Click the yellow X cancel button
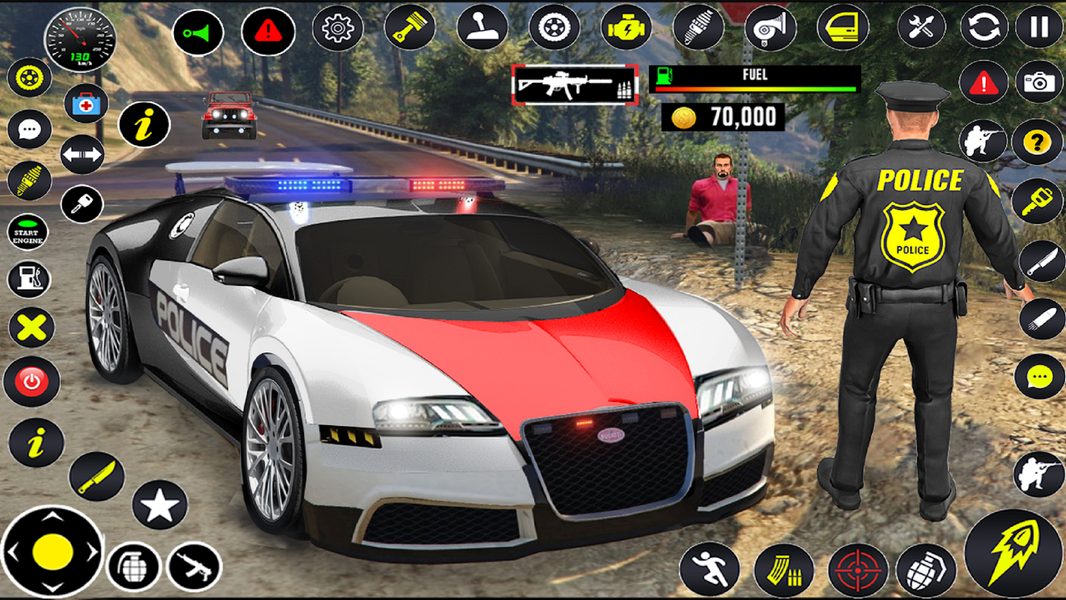This screenshot has height=600, width=1066. point(32,327)
